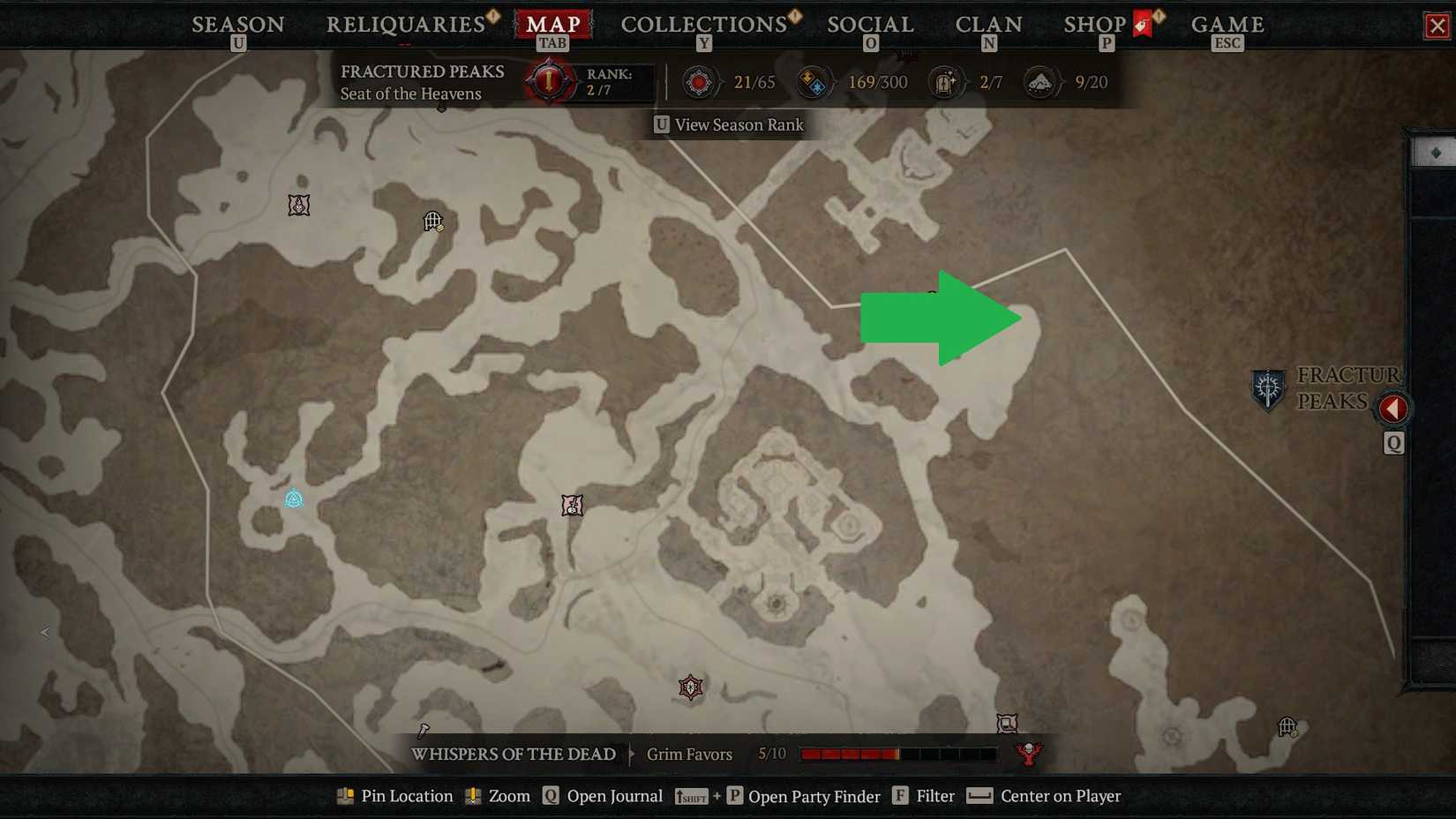Click the red arrow beside Fractured Peaks
The image size is (1456, 819).
1394,408
